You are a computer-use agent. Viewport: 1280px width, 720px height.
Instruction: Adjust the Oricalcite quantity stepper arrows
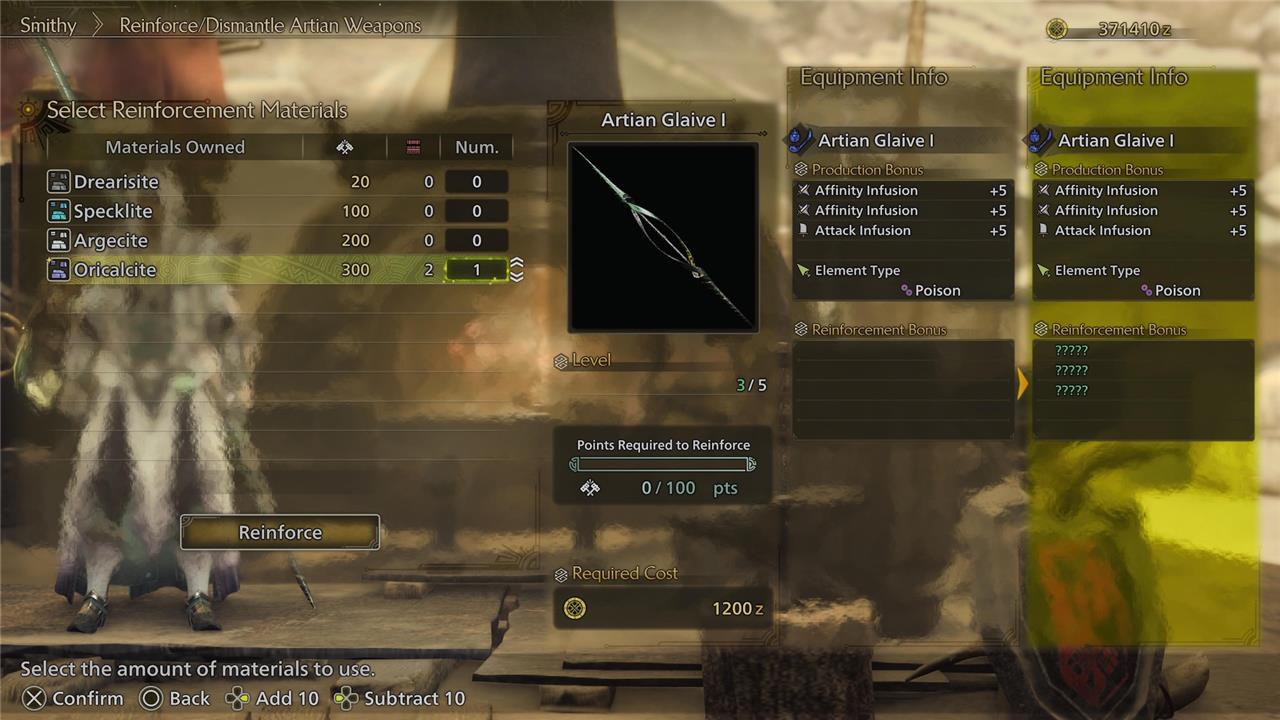coord(517,270)
